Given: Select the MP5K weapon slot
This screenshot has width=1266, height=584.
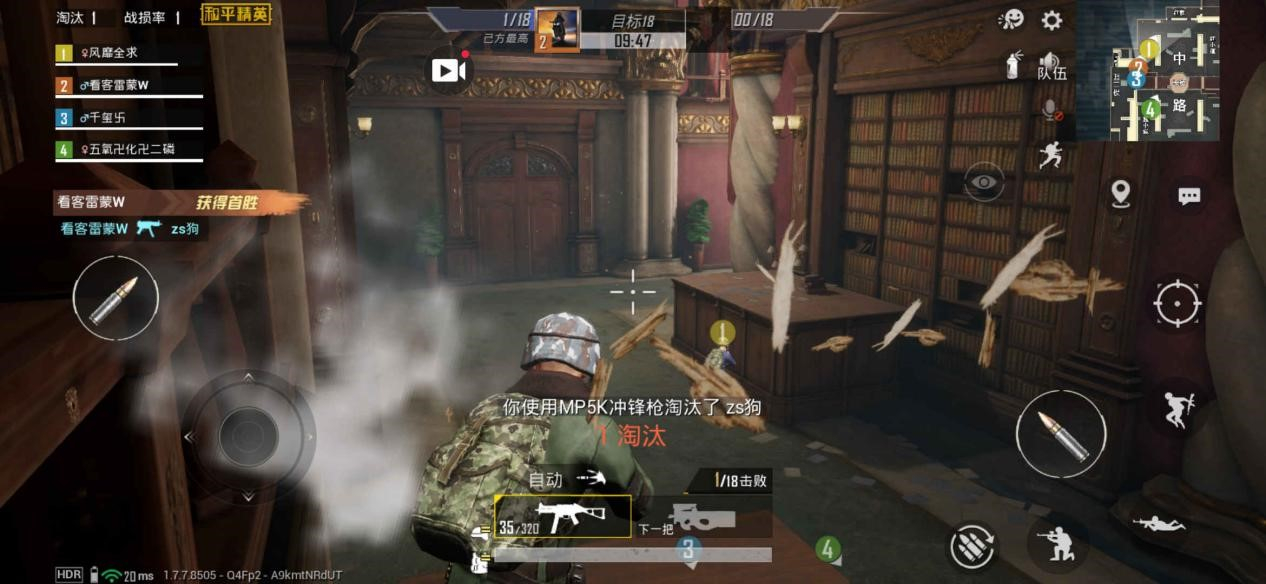Looking at the screenshot, I should coord(563,517).
